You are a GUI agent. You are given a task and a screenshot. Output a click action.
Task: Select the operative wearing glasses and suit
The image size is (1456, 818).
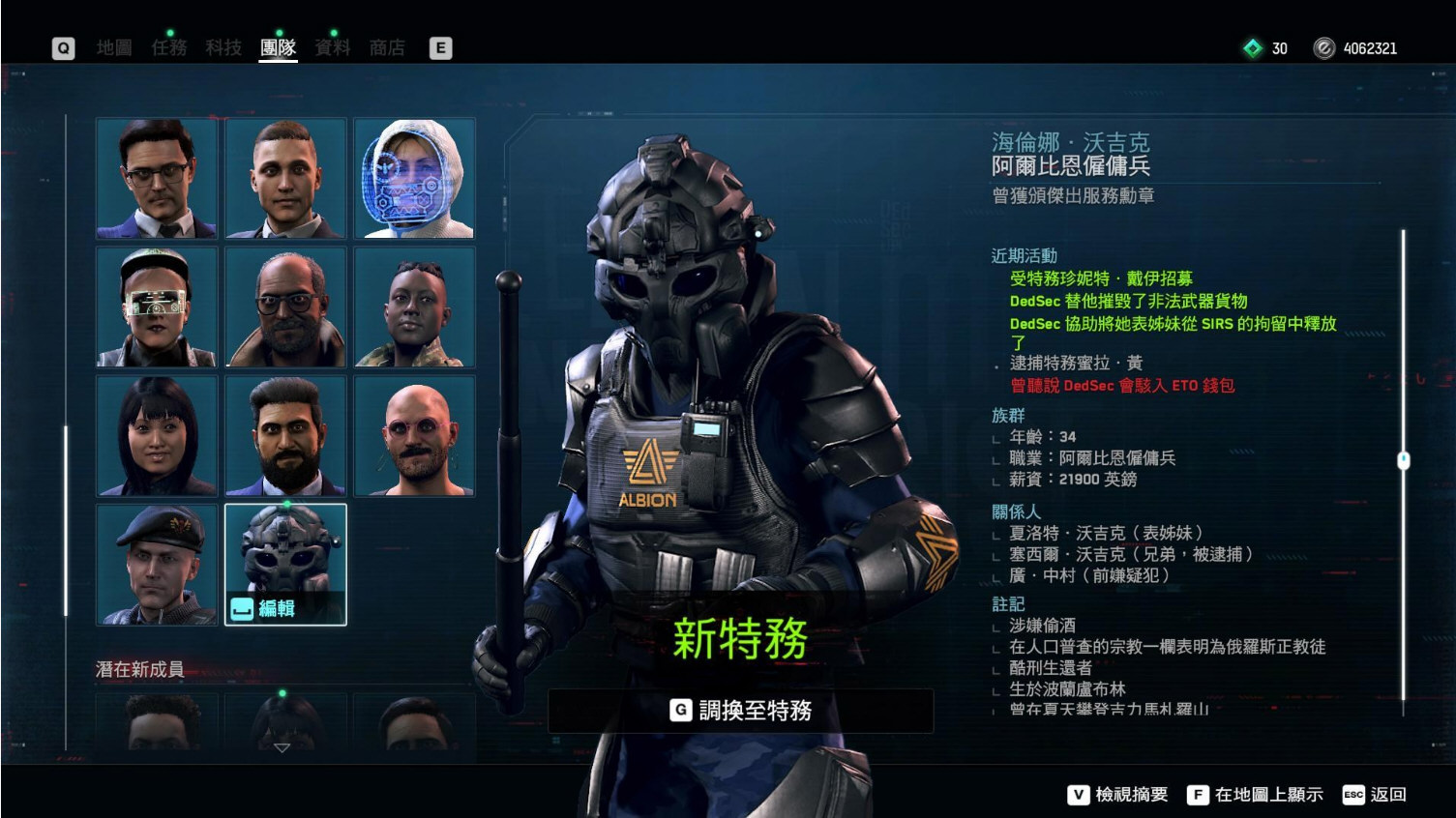(x=157, y=178)
